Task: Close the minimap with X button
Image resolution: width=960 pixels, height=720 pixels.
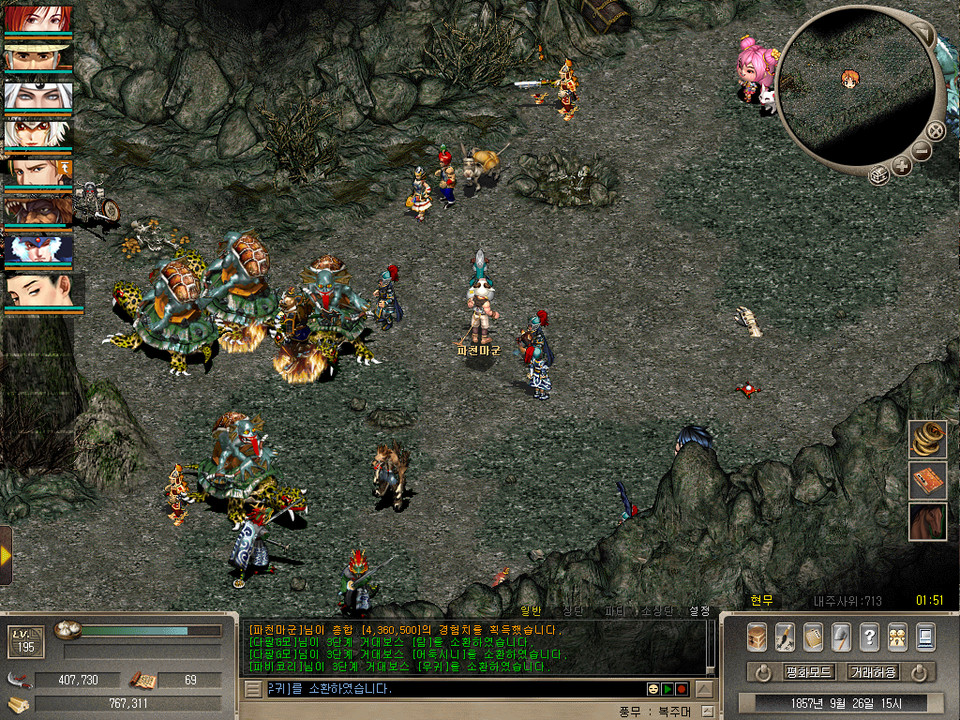Action: tap(935, 130)
